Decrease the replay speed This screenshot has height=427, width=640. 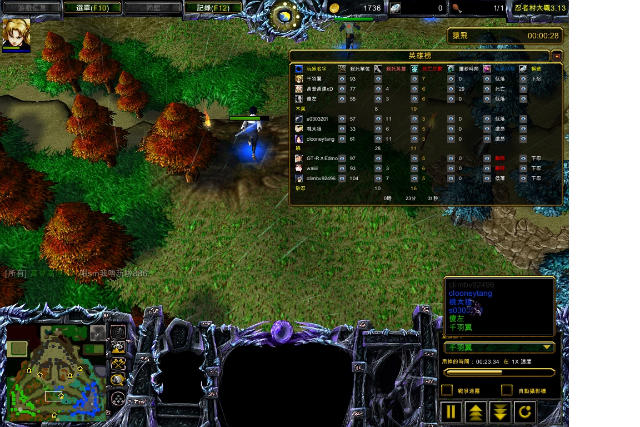coord(500,411)
